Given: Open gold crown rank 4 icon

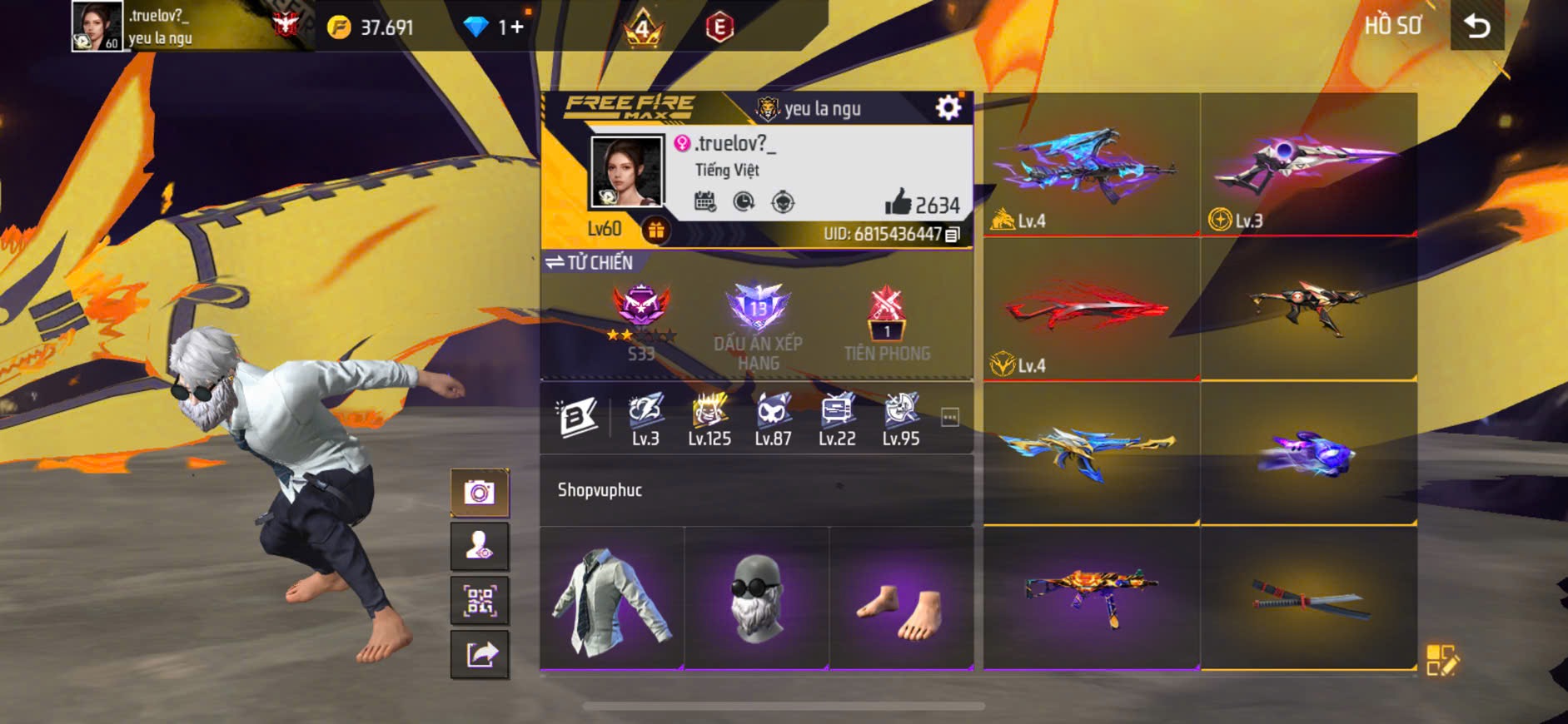Looking at the screenshot, I should (x=642, y=30).
